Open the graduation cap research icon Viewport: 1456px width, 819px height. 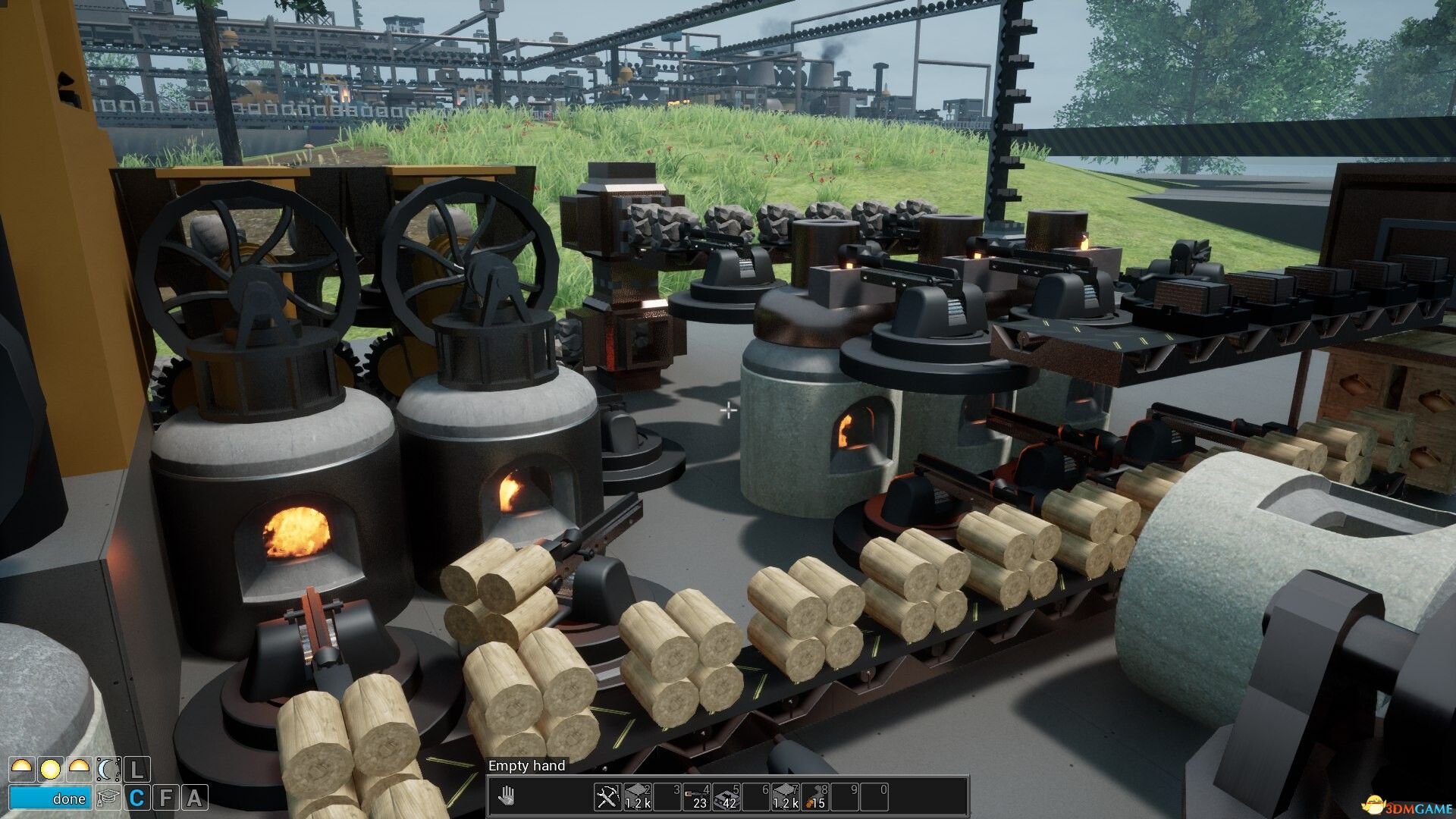pos(108,798)
